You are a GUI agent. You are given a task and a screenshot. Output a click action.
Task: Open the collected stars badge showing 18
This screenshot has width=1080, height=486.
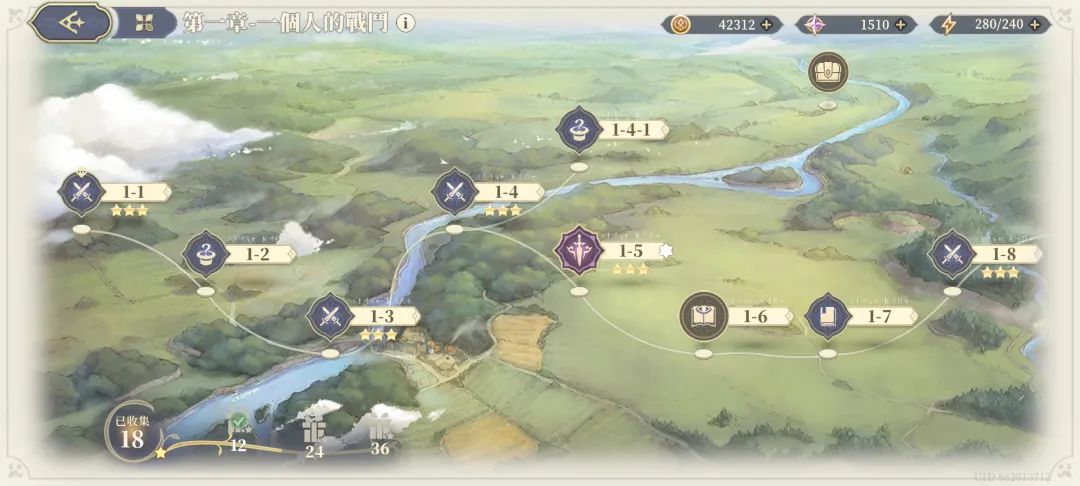[131, 432]
